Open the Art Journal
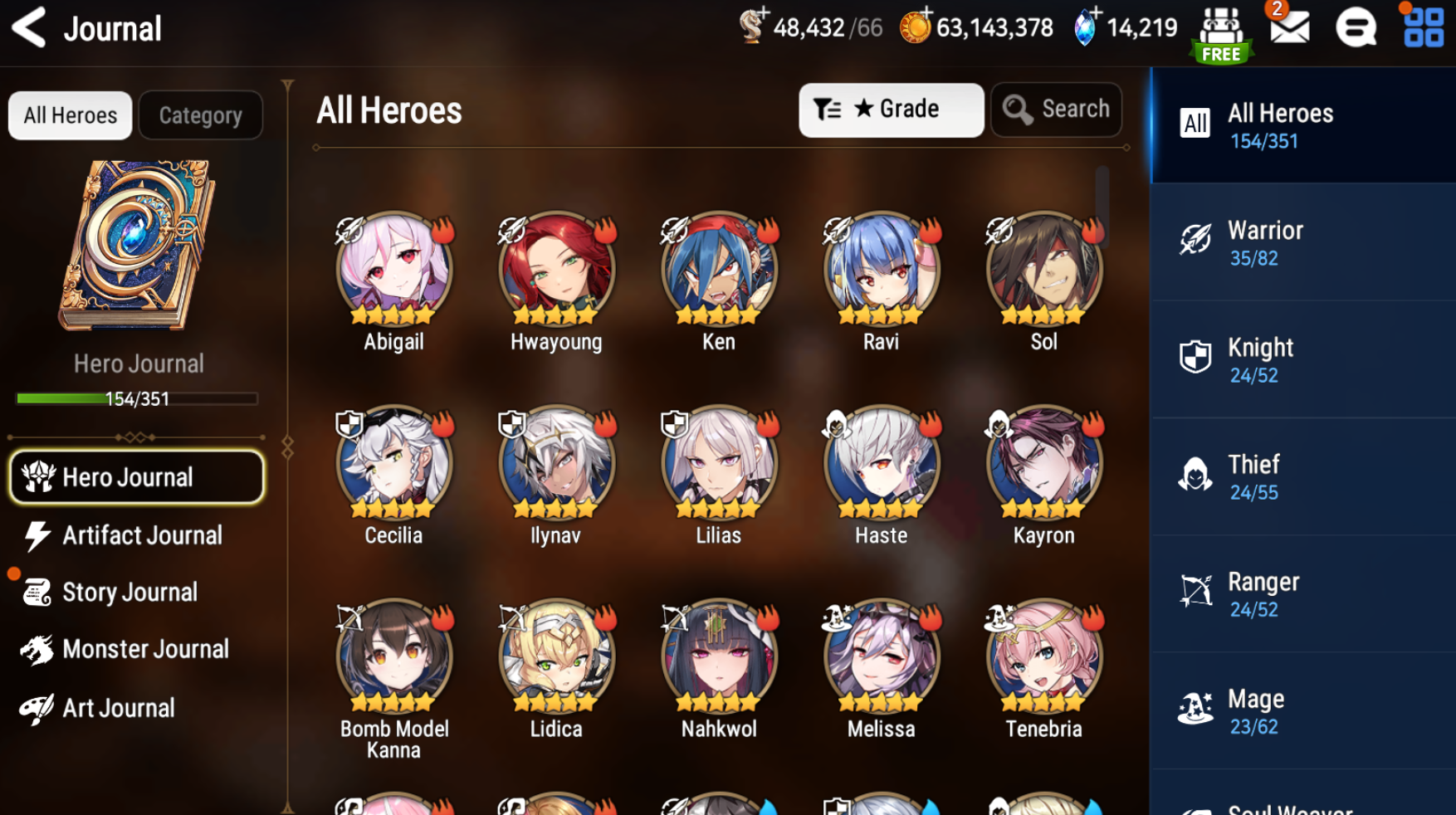This screenshot has width=1456, height=815. (x=119, y=708)
